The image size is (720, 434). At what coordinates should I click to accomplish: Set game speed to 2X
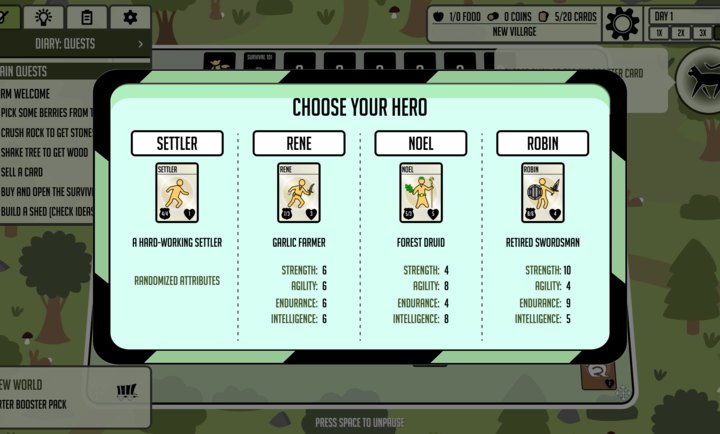(x=682, y=33)
